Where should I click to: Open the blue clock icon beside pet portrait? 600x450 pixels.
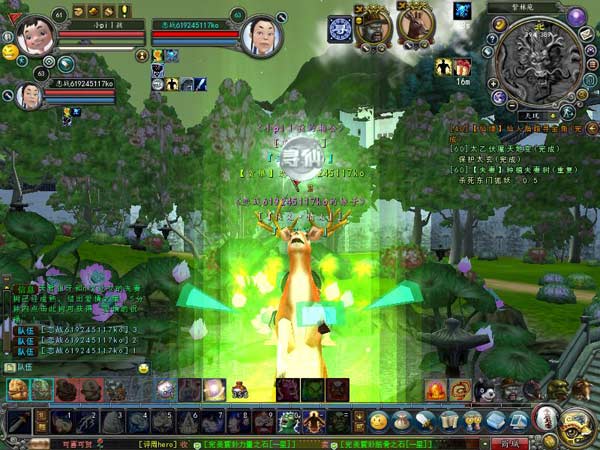coord(340,28)
